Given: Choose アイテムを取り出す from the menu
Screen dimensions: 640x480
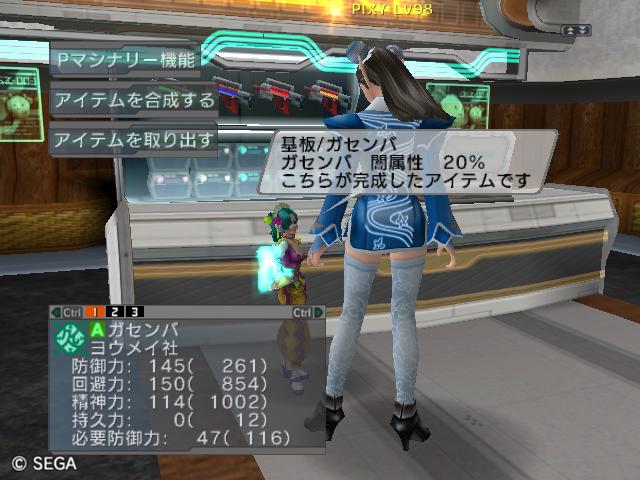Looking at the screenshot, I should point(133,140).
